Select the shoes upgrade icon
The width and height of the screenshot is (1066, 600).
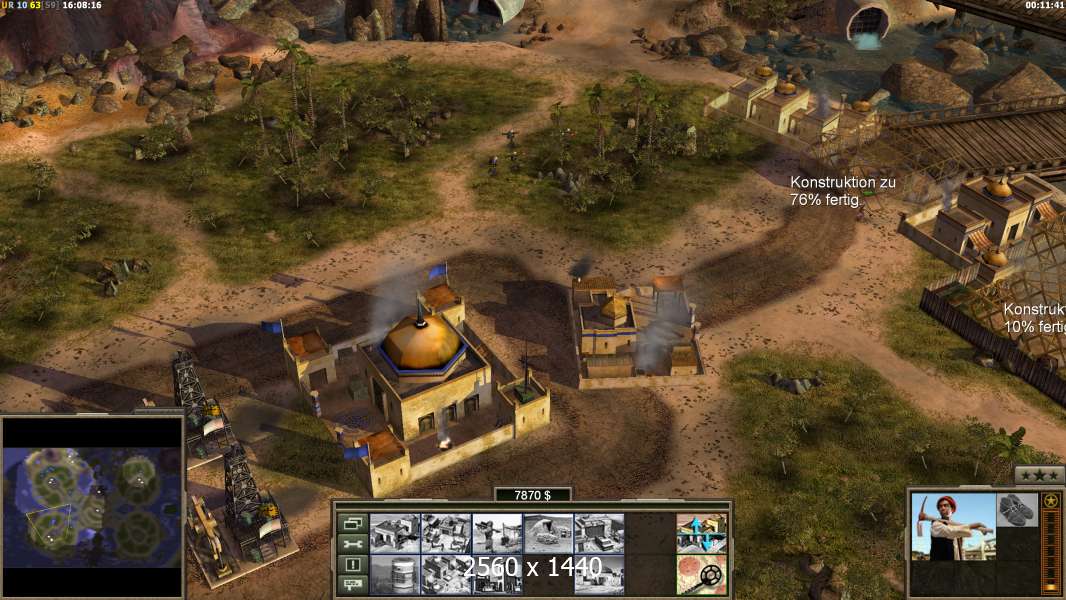(1017, 508)
